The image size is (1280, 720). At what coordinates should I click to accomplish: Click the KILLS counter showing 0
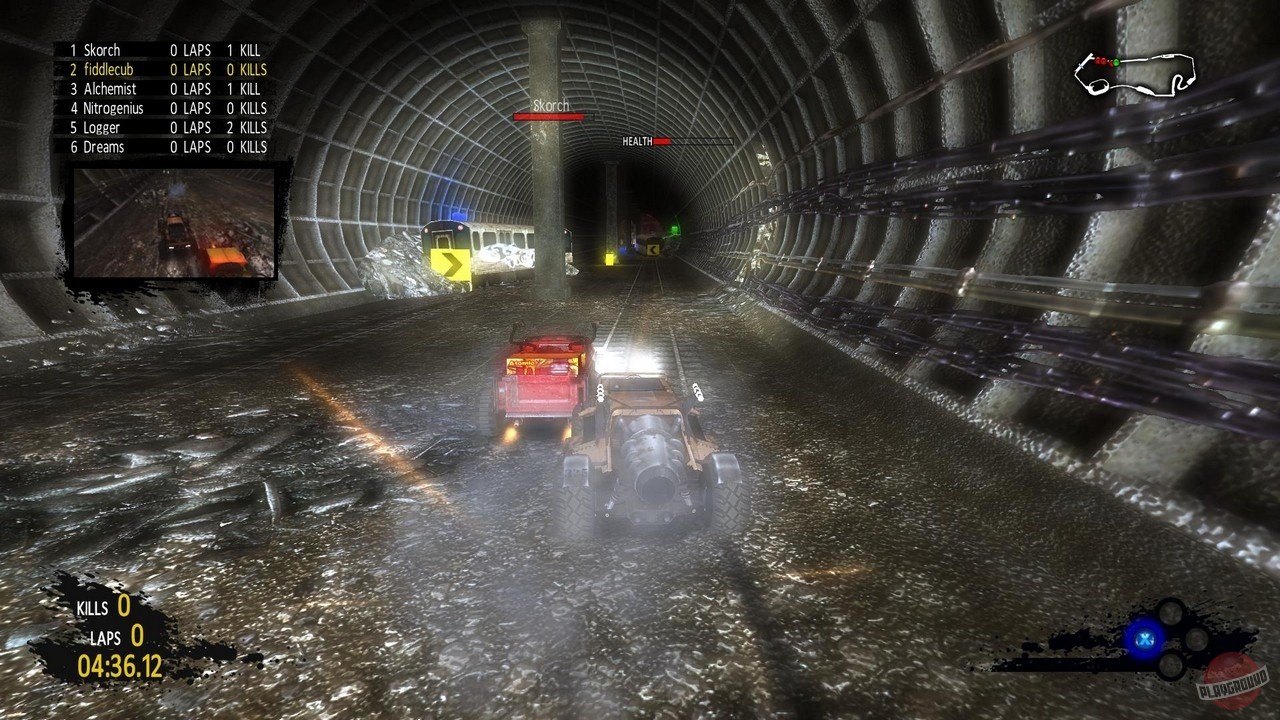click(x=104, y=607)
